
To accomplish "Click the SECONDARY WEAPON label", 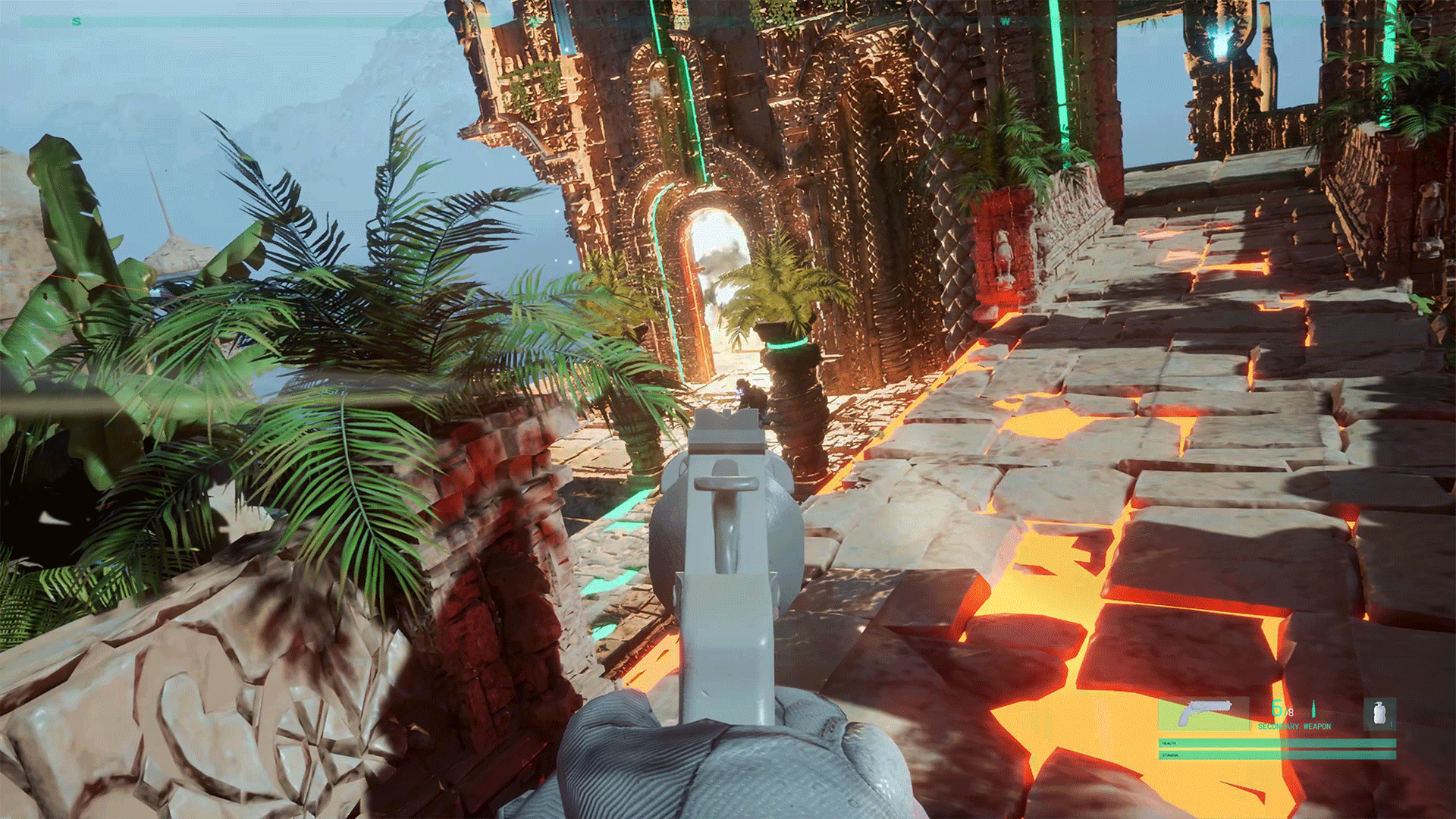I will coord(1294,726).
